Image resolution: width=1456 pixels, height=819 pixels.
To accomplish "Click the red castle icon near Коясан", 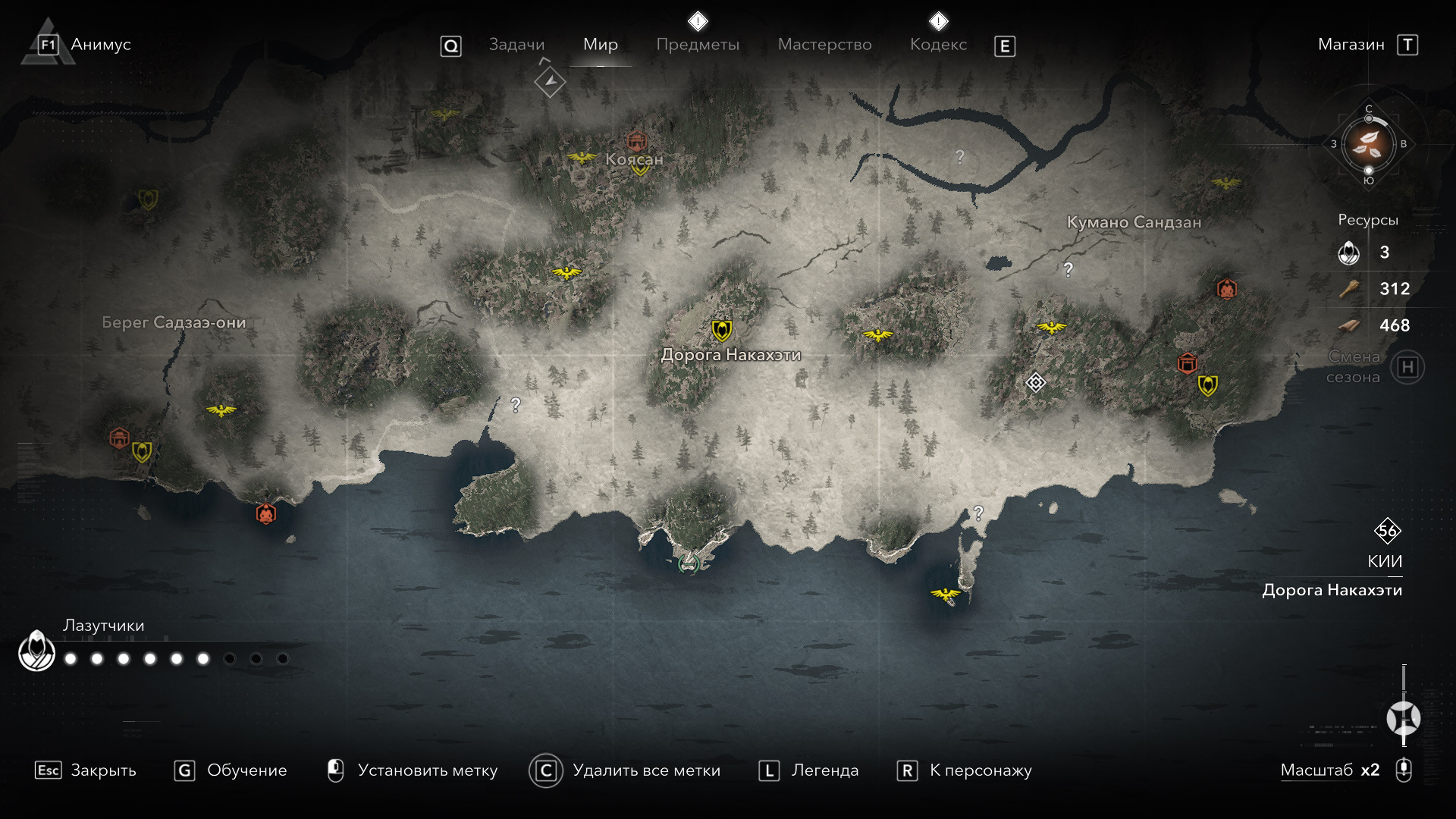I will point(637,140).
